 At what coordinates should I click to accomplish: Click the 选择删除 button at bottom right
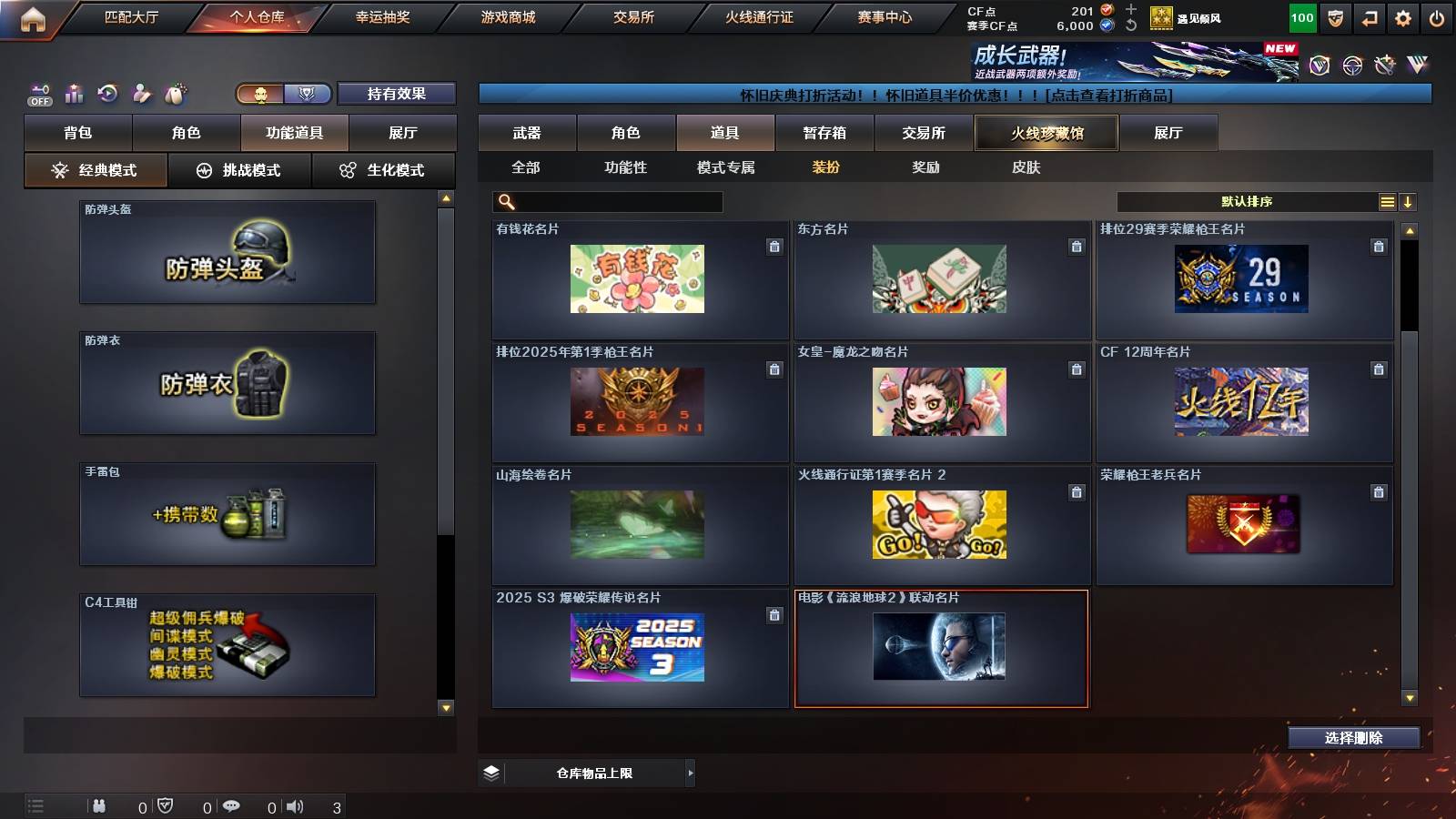[x=1353, y=737]
